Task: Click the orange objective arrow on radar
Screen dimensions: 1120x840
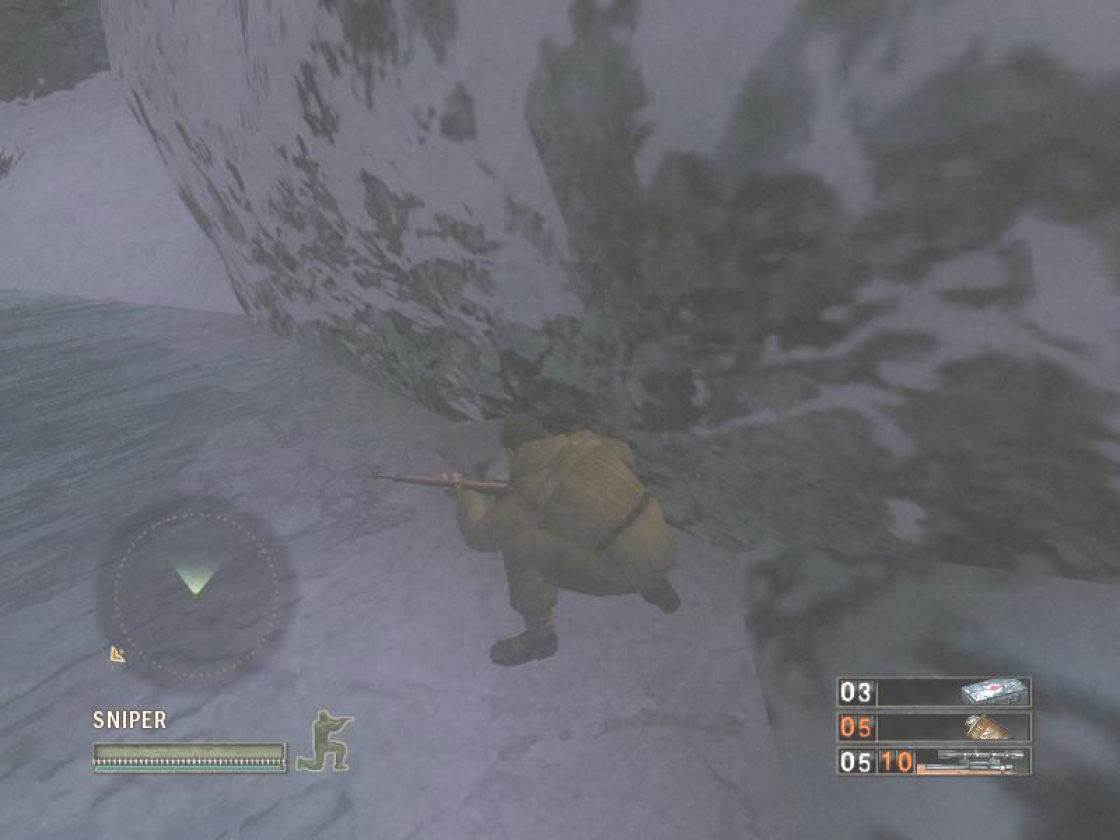Action: point(118,655)
